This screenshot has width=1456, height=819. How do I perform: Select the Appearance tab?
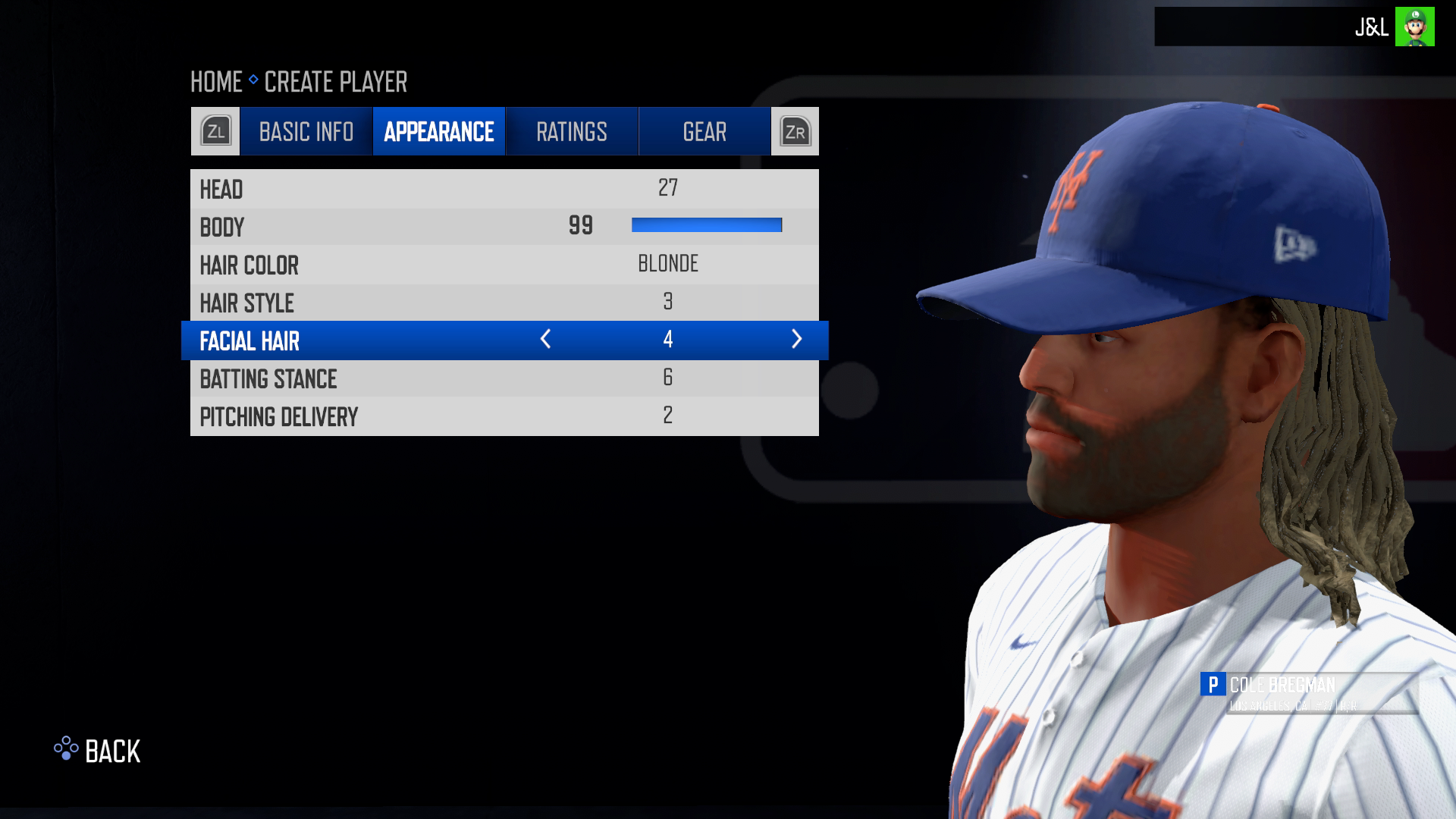[438, 132]
